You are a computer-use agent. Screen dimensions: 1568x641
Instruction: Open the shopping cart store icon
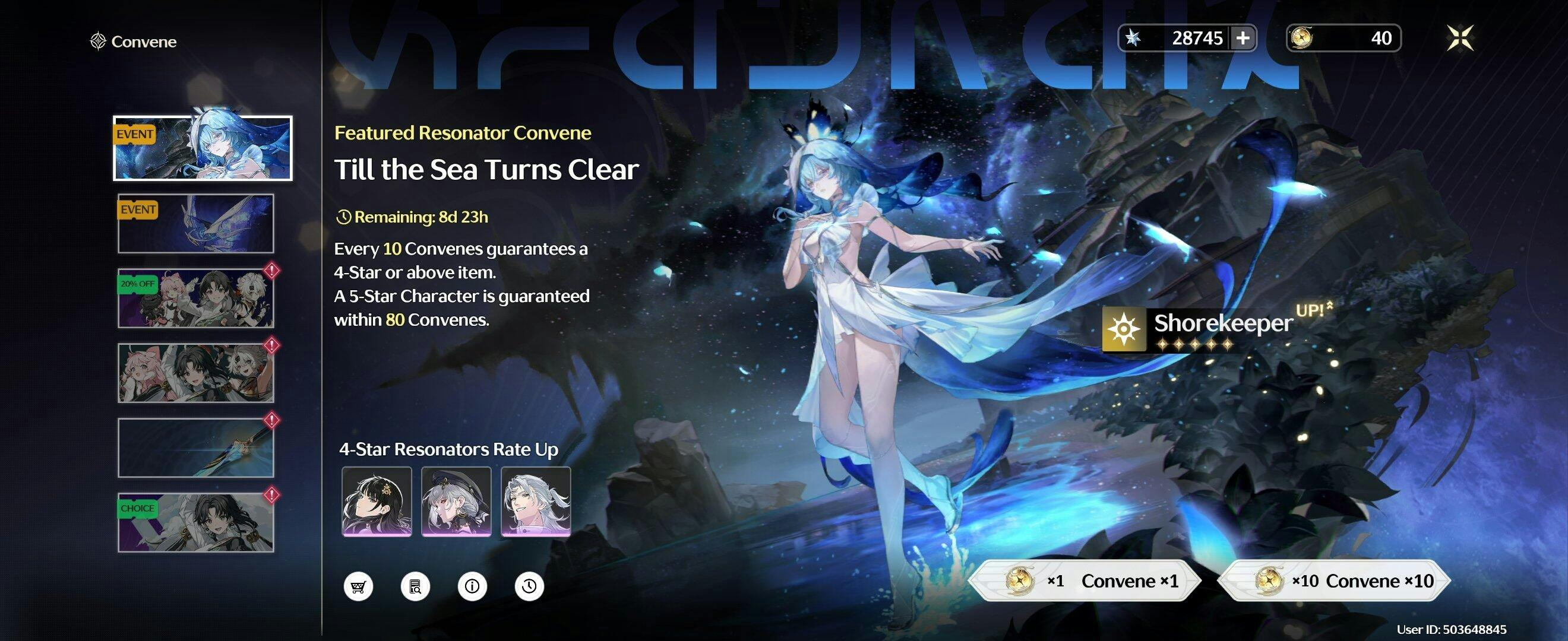click(x=358, y=586)
